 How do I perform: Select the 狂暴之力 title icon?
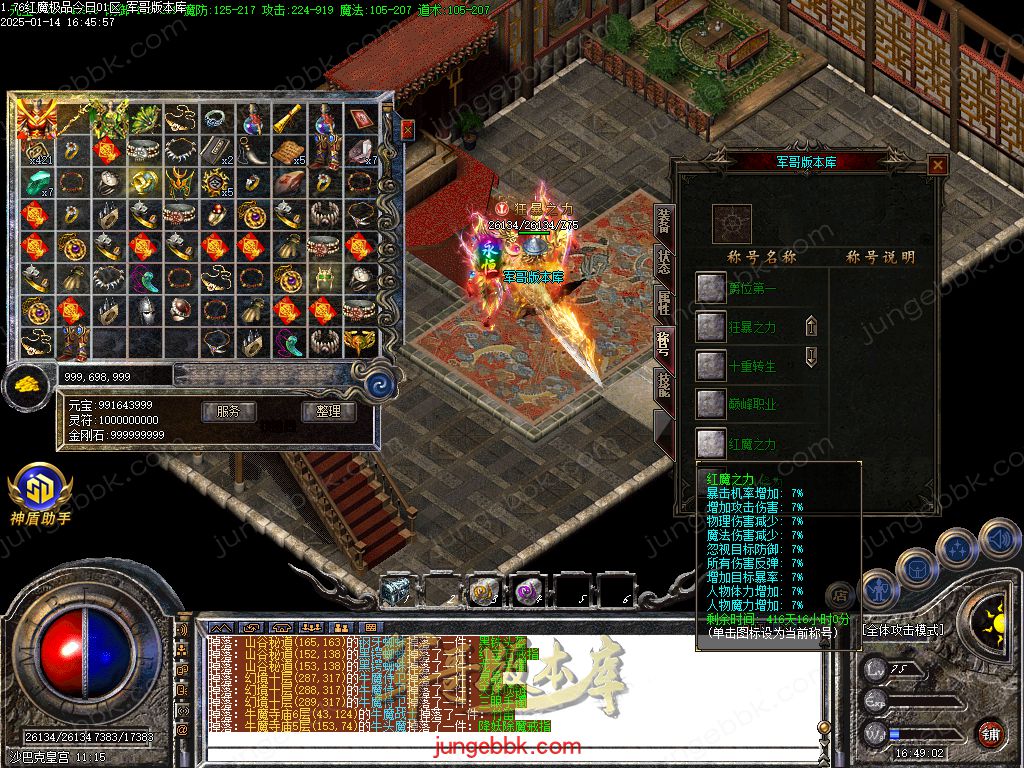pos(711,326)
